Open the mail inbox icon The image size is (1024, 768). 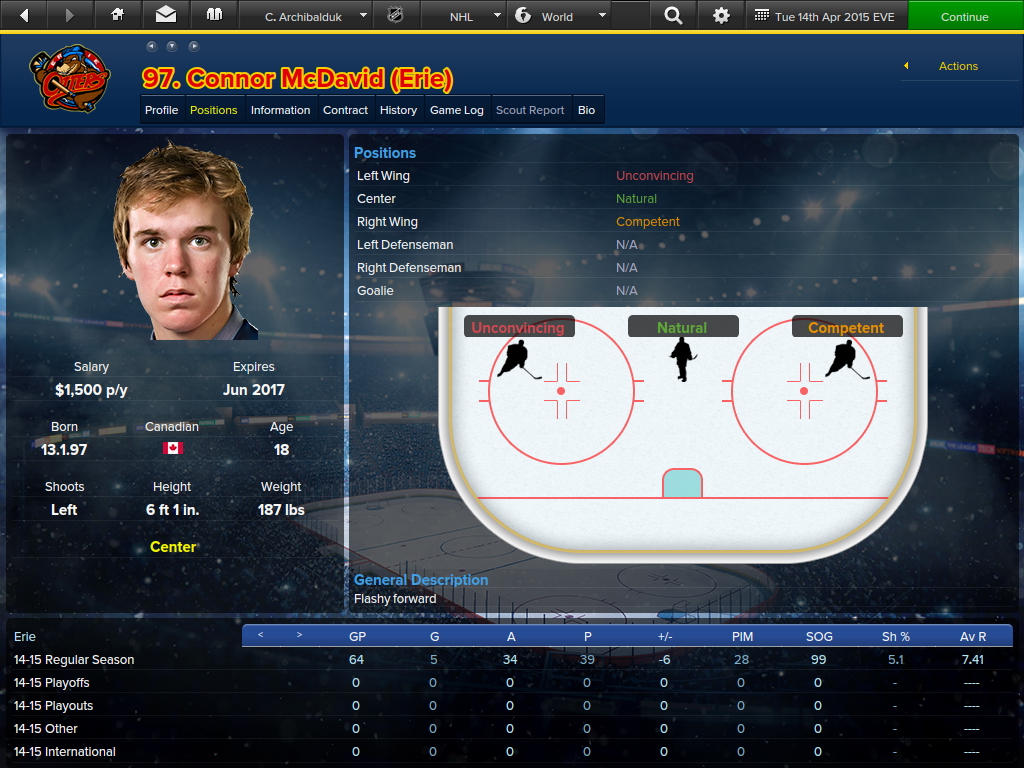click(165, 16)
